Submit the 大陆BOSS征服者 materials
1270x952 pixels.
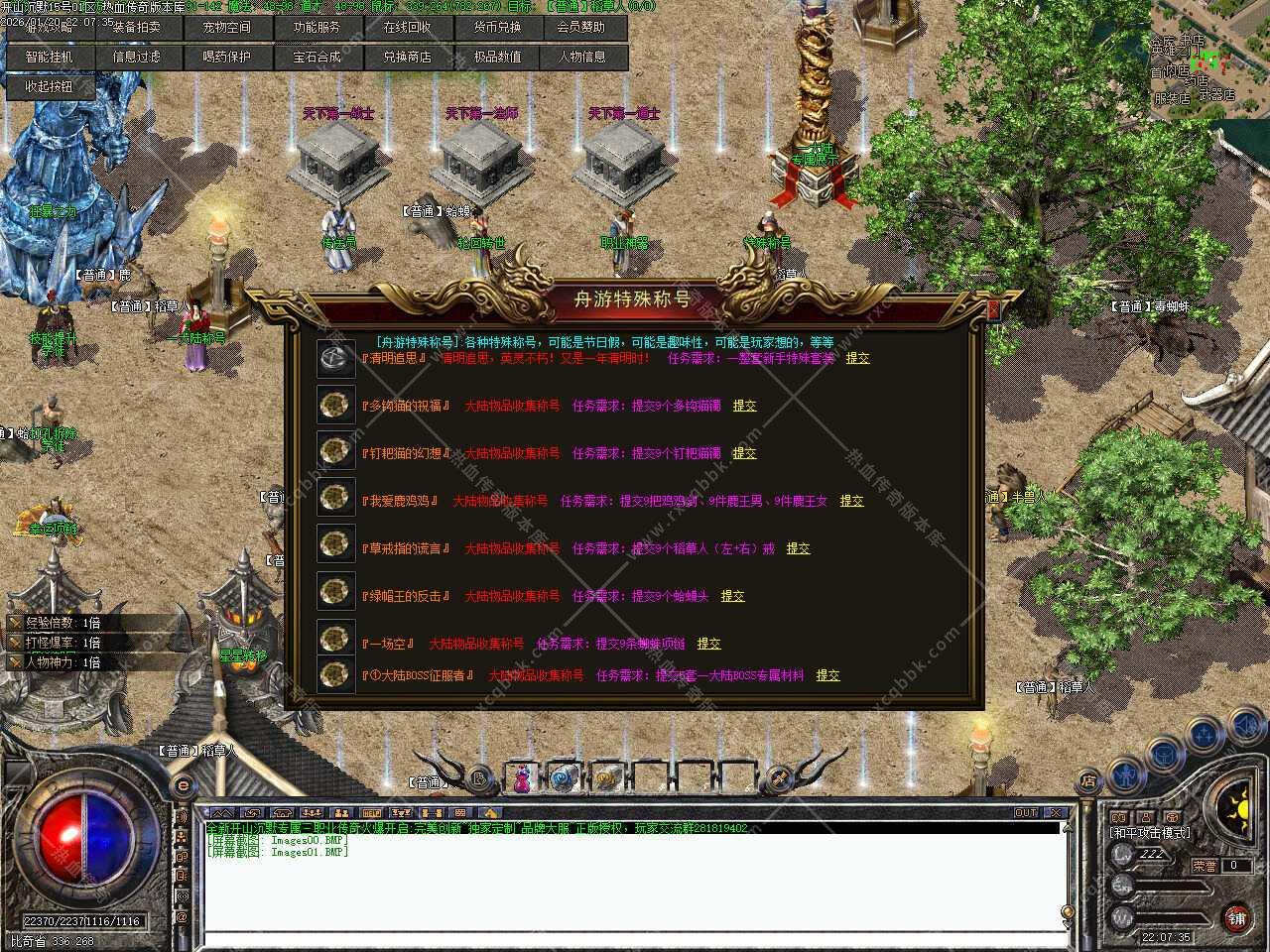click(827, 675)
